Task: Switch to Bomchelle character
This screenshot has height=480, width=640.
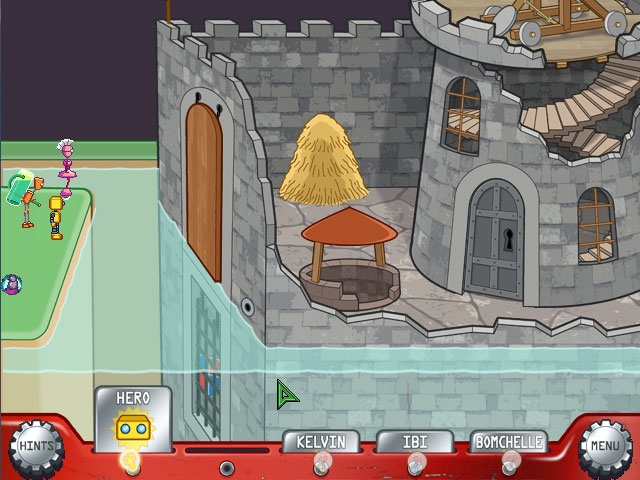Action: pyautogui.click(x=509, y=442)
